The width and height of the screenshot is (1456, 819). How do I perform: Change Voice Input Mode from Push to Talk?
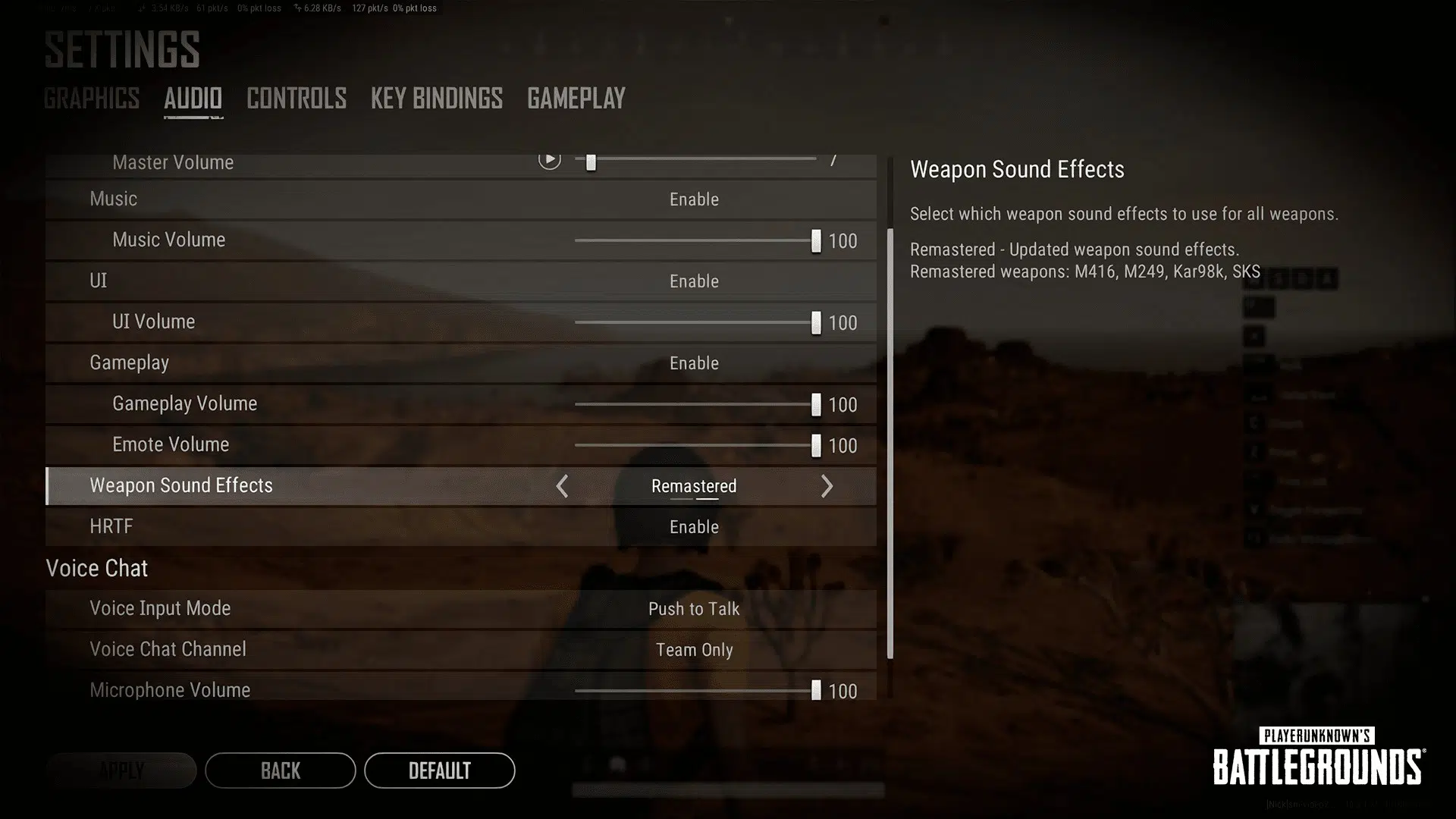[x=694, y=609]
